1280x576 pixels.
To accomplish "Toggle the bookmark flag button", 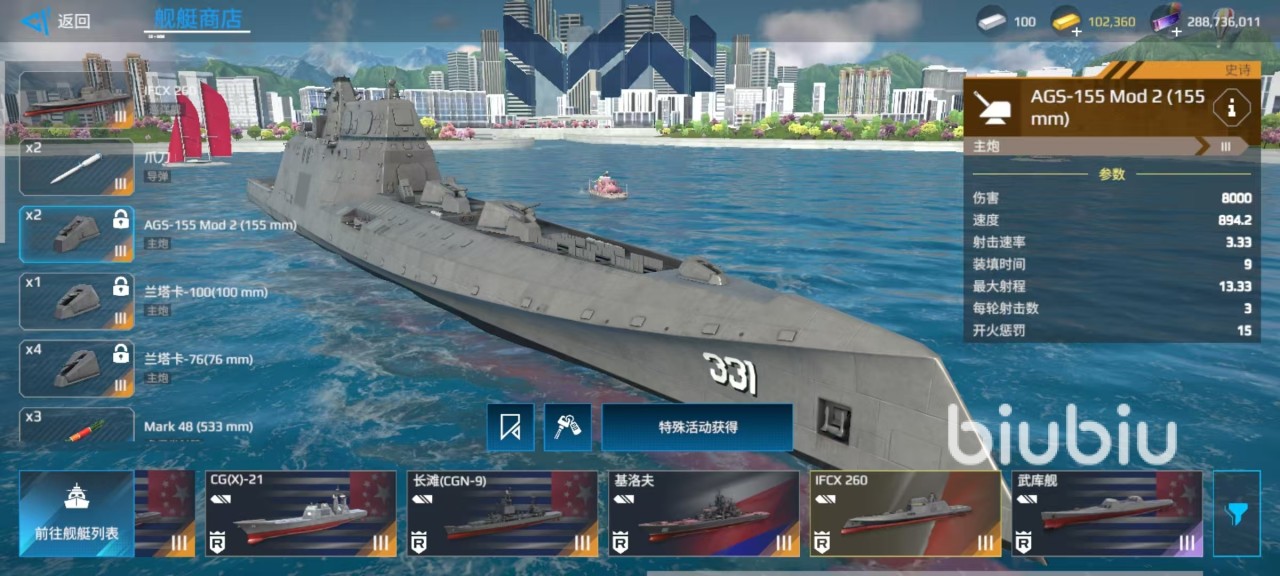I will pyautogui.click(x=510, y=428).
